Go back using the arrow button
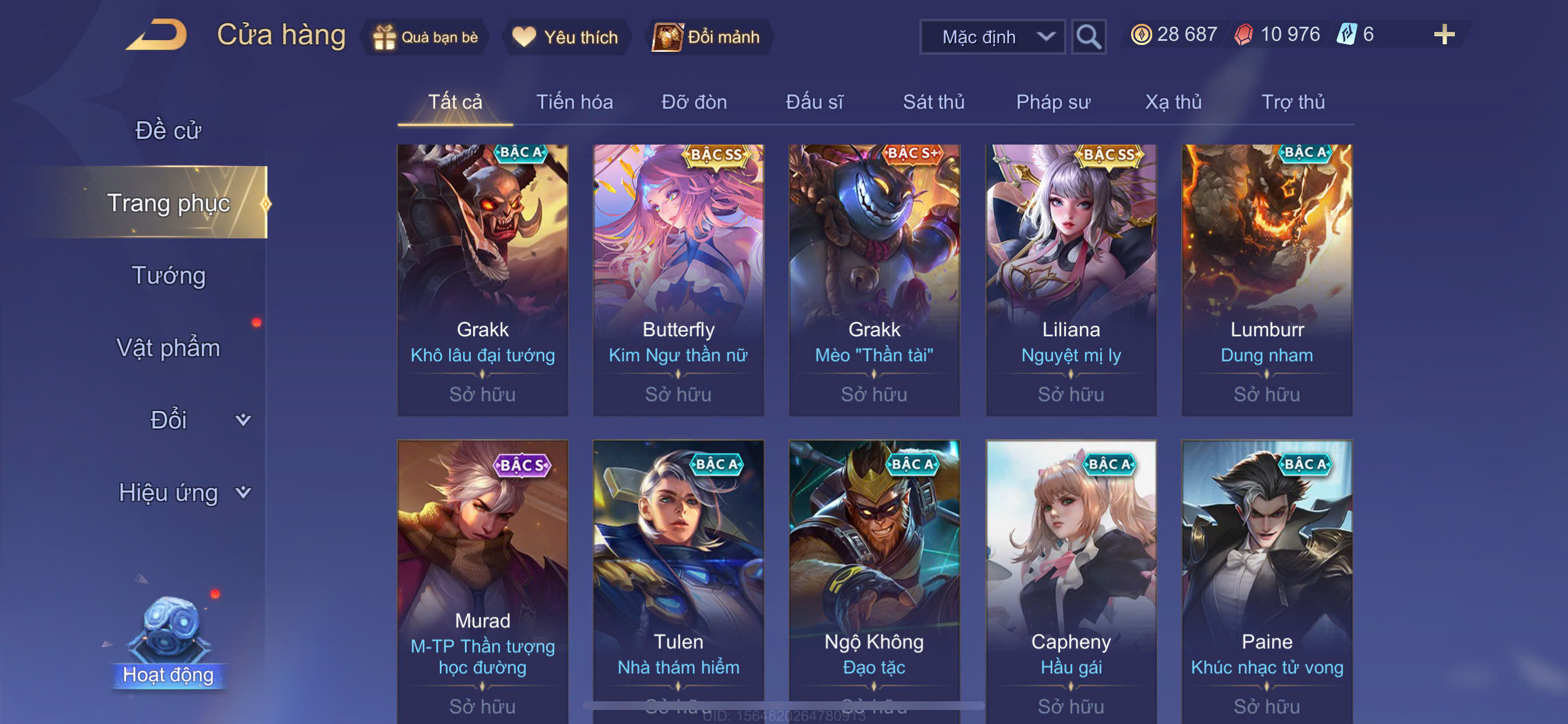1568x724 pixels. coord(157,36)
